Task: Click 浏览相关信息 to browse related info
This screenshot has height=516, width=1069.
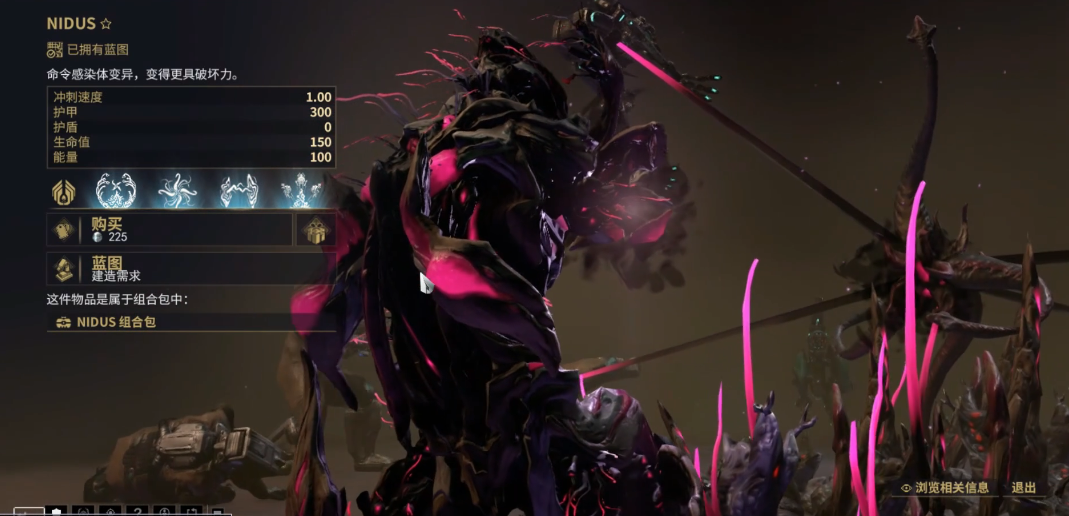Action: point(945,488)
